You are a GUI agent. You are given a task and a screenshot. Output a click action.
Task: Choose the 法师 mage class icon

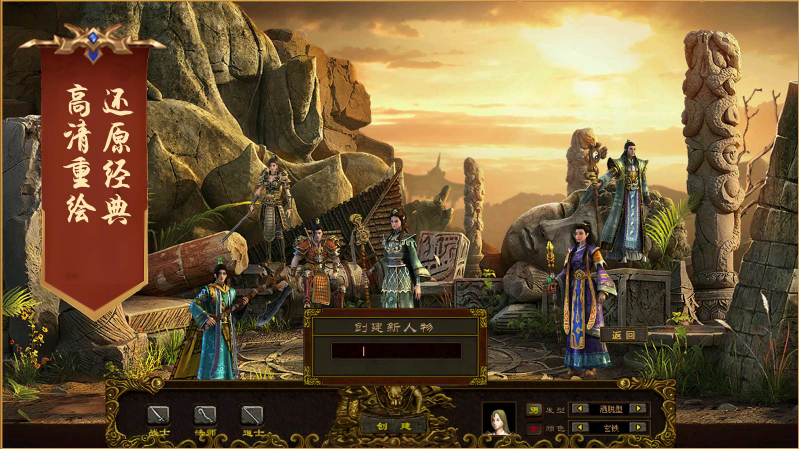point(205,414)
